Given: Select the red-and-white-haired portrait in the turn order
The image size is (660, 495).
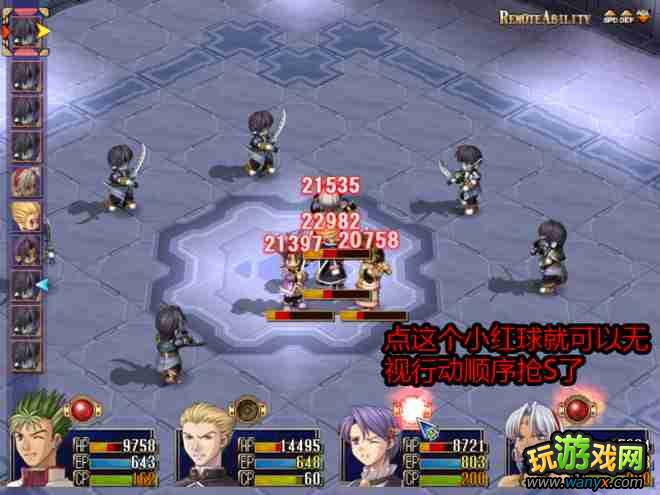Looking at the screenshot, I should click(25, 181).
